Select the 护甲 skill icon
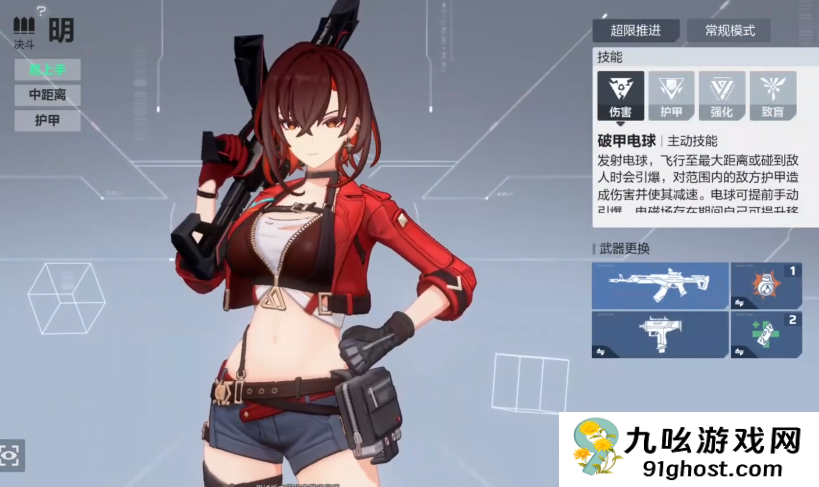This screenshot has height=487, width=819. [671, 95]
